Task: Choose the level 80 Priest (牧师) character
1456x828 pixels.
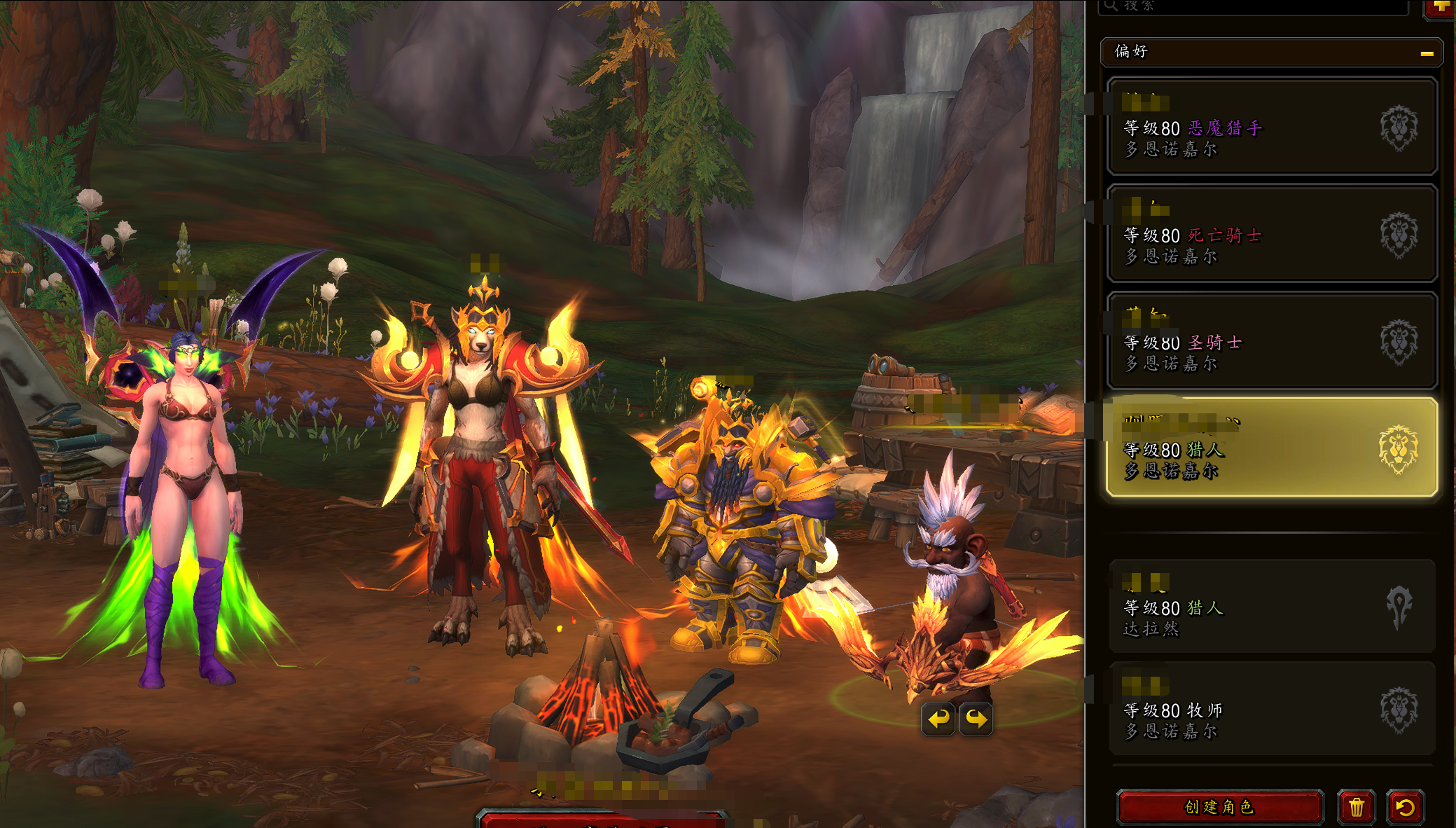Action: 1271,710
